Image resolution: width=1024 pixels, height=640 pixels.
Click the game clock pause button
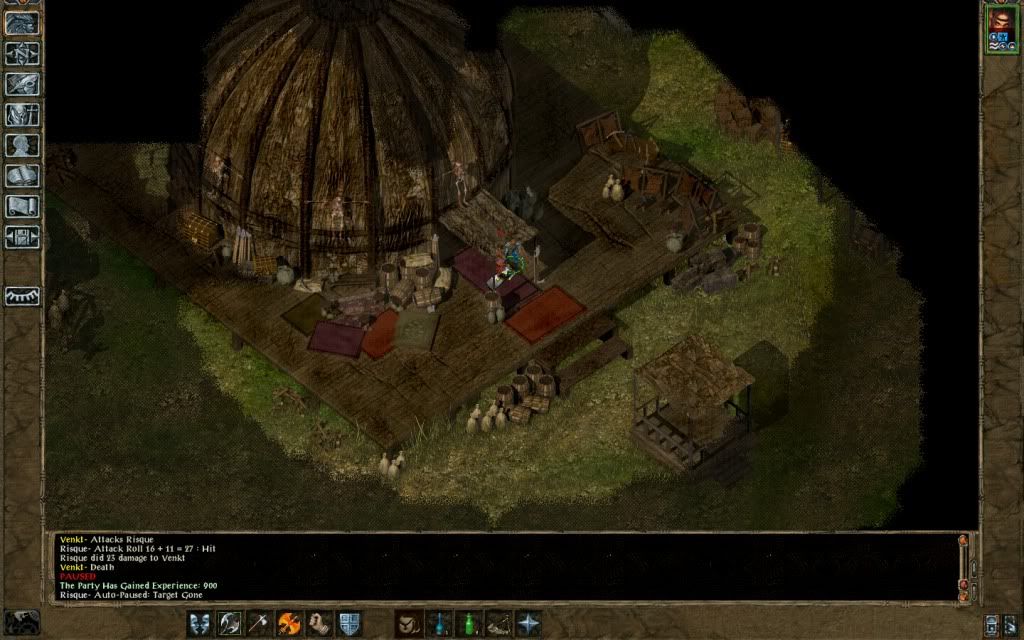pyautogui.click(x=22, y=622)
